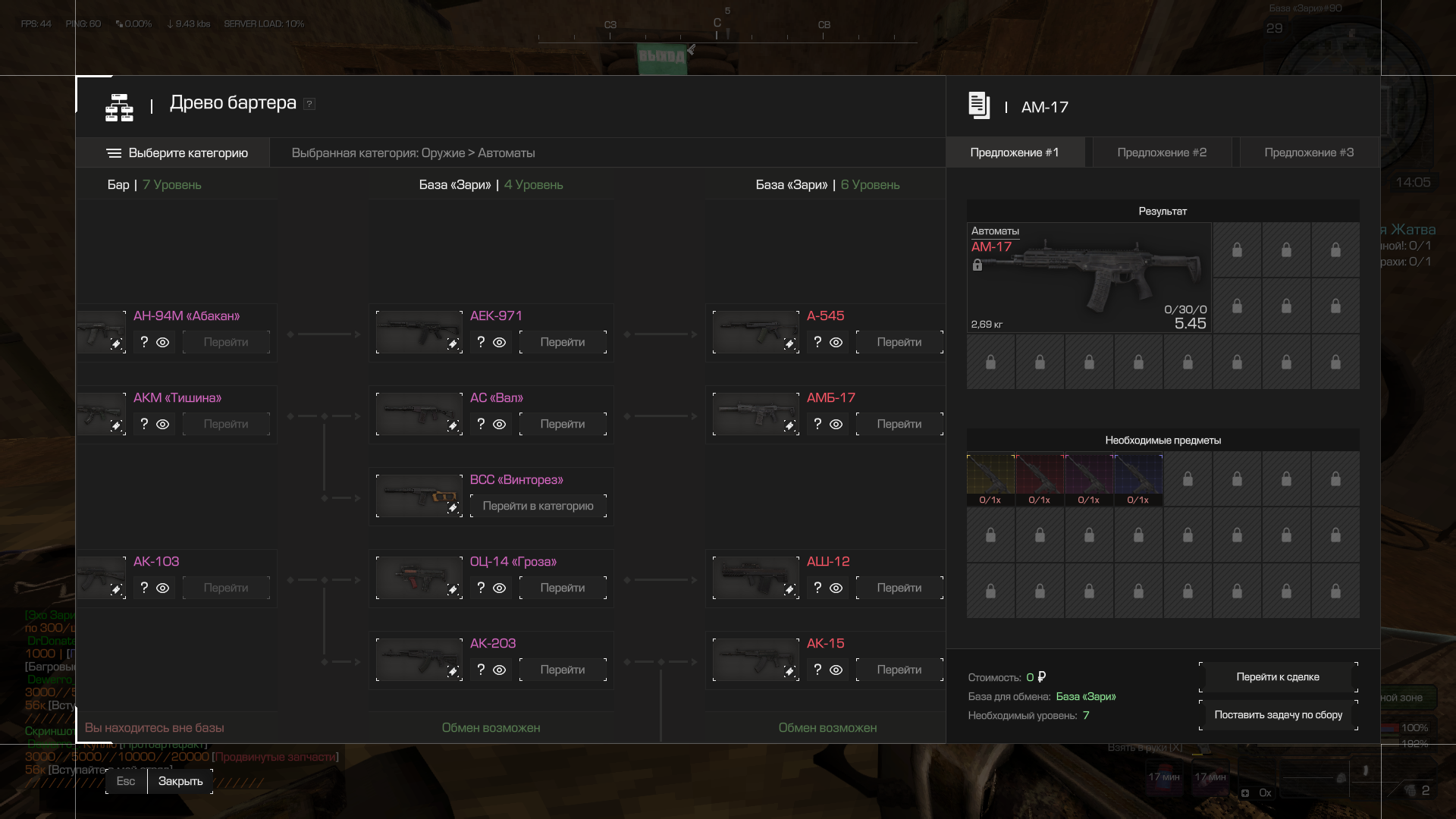Viewport: 1456px width, 819px height.
Task: Go to the А-545 barter
Action: [x=899, y=342]
